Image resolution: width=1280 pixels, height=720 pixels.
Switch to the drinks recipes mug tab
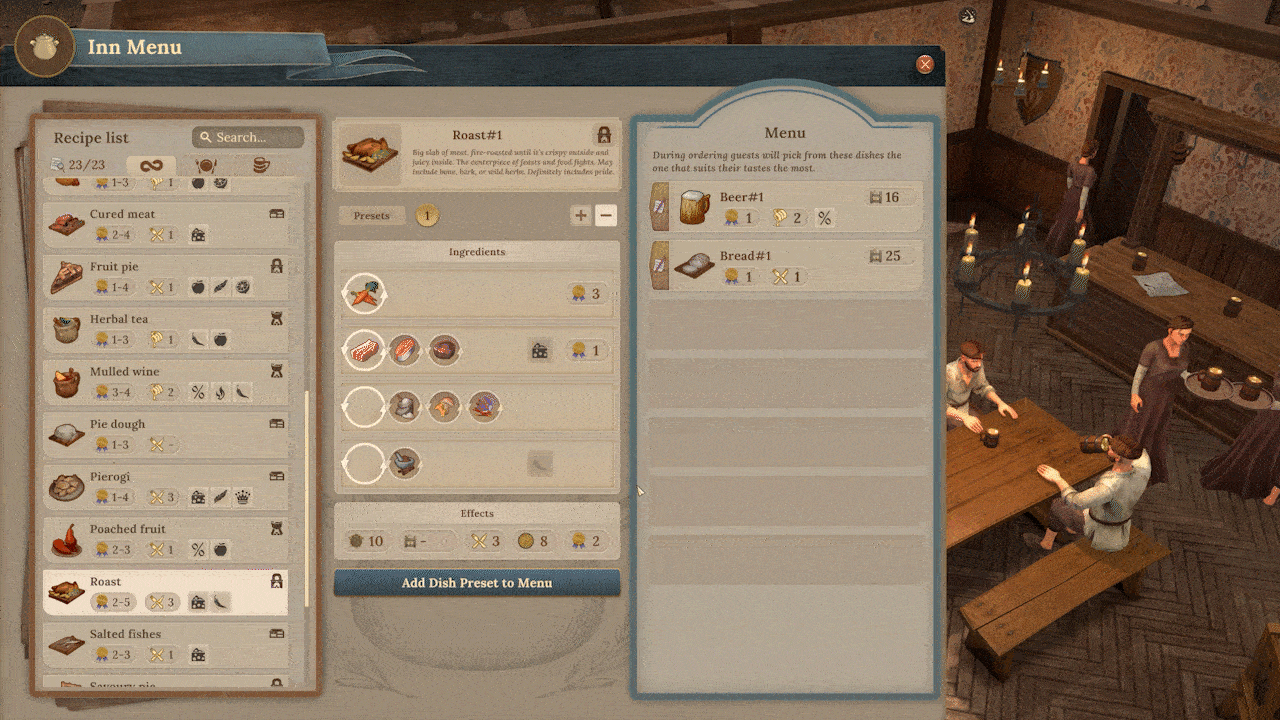tap(260, 165)
